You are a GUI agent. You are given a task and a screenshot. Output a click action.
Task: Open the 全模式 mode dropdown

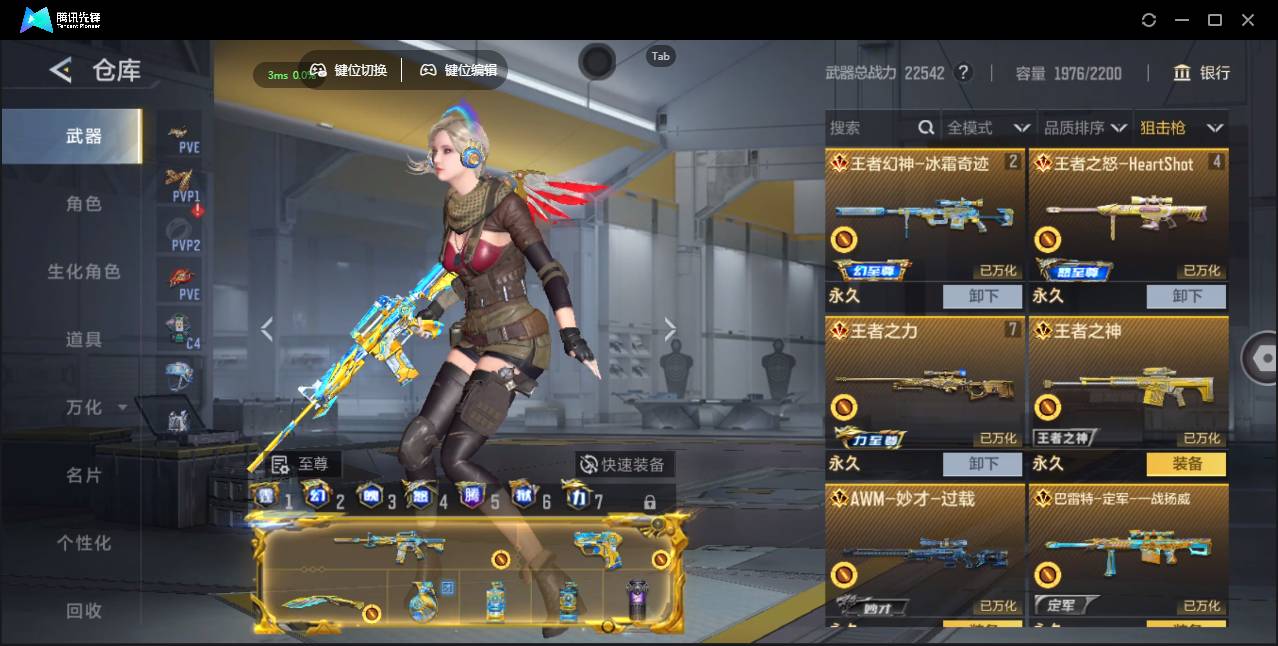tap(988, 128)
